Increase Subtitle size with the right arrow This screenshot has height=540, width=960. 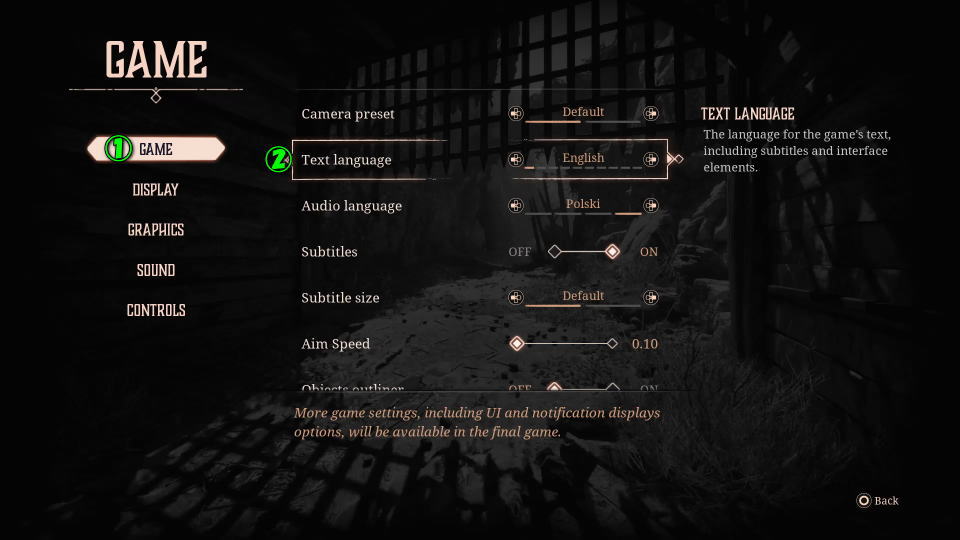click(651, 298)
